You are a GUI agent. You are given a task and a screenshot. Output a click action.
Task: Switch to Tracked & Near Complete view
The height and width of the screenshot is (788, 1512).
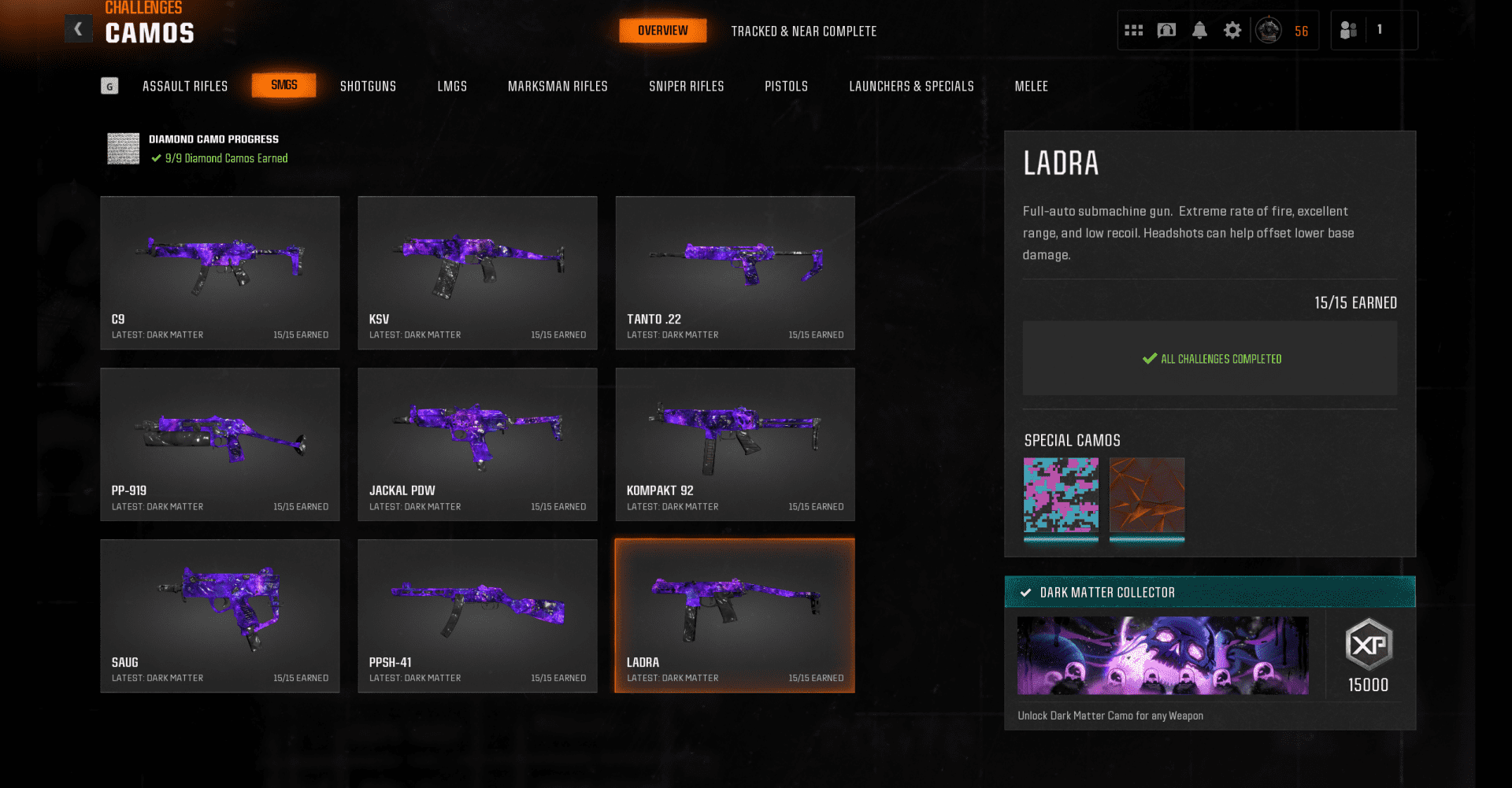(803, 31)
